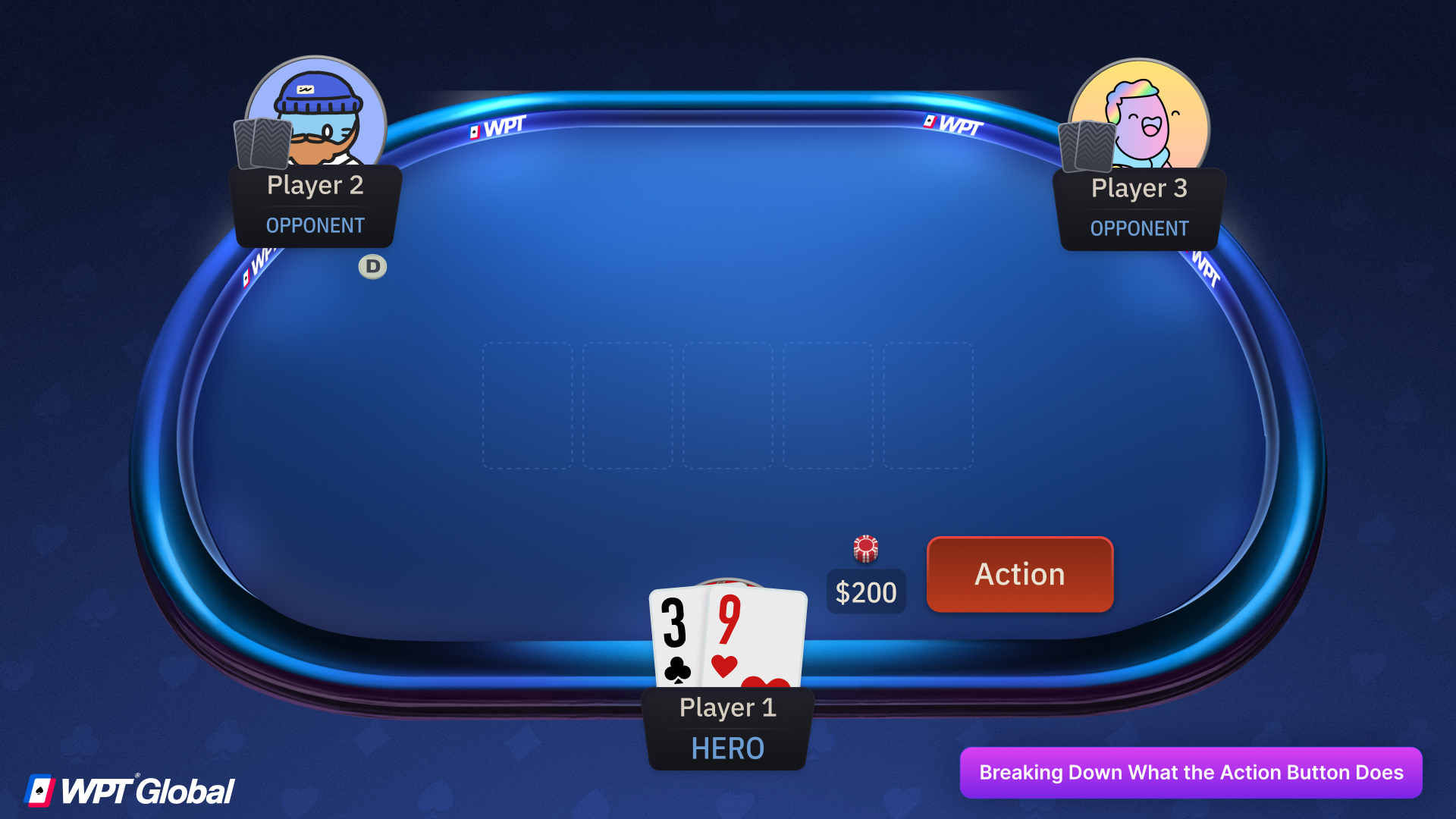This screenshot has height=819, width=1456.
Task: Select Player 1 HERO nameplate
Action: click(x=726, y=728)
